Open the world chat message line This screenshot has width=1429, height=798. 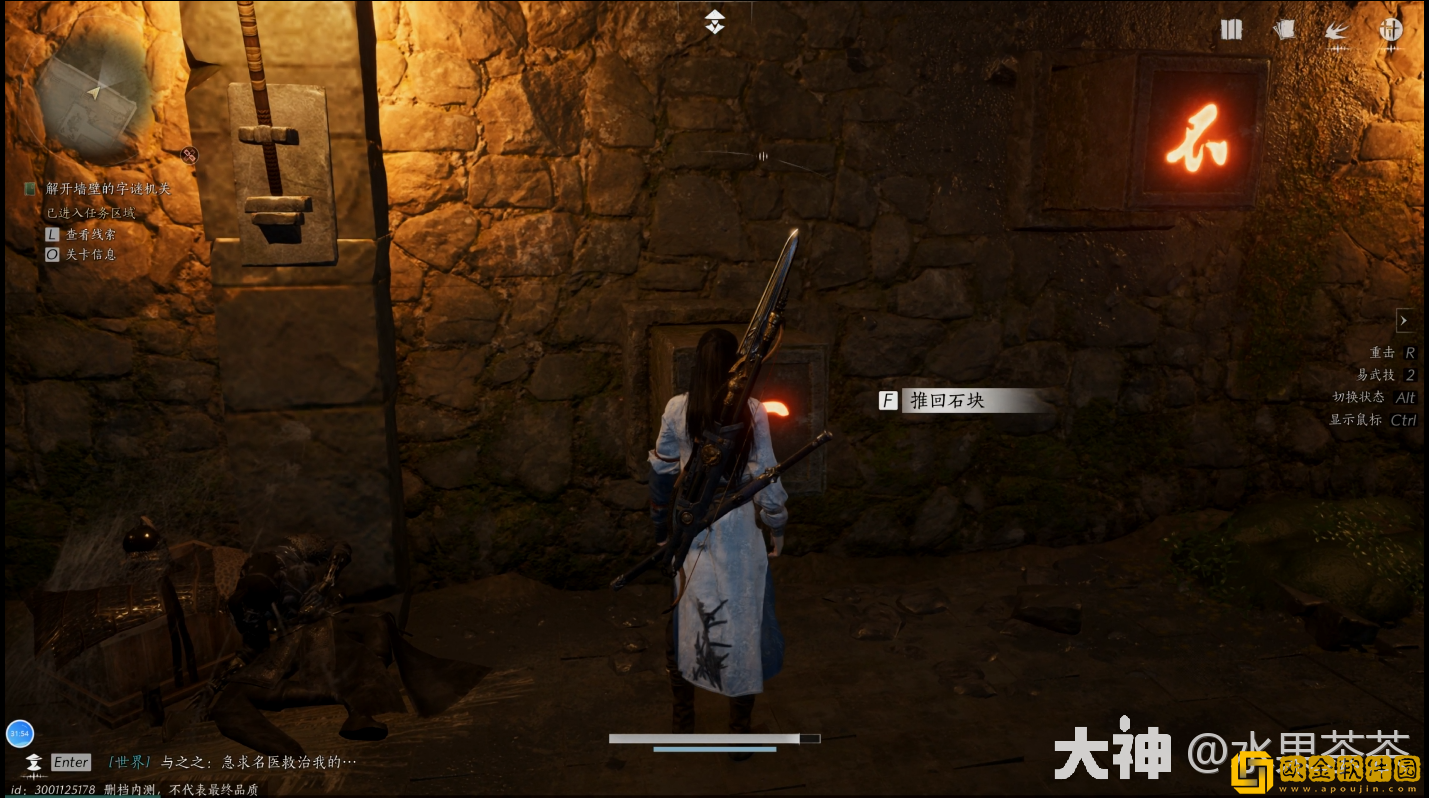coord(232,762)
